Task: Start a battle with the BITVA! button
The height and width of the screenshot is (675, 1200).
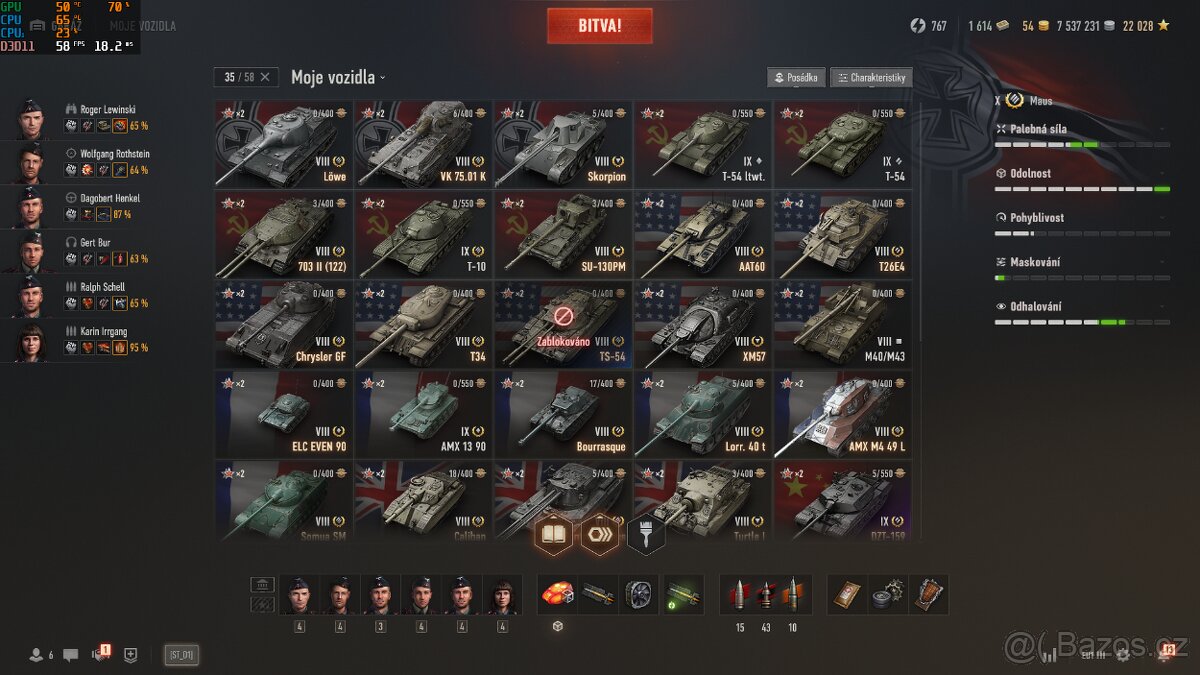Action: (599, 26)
